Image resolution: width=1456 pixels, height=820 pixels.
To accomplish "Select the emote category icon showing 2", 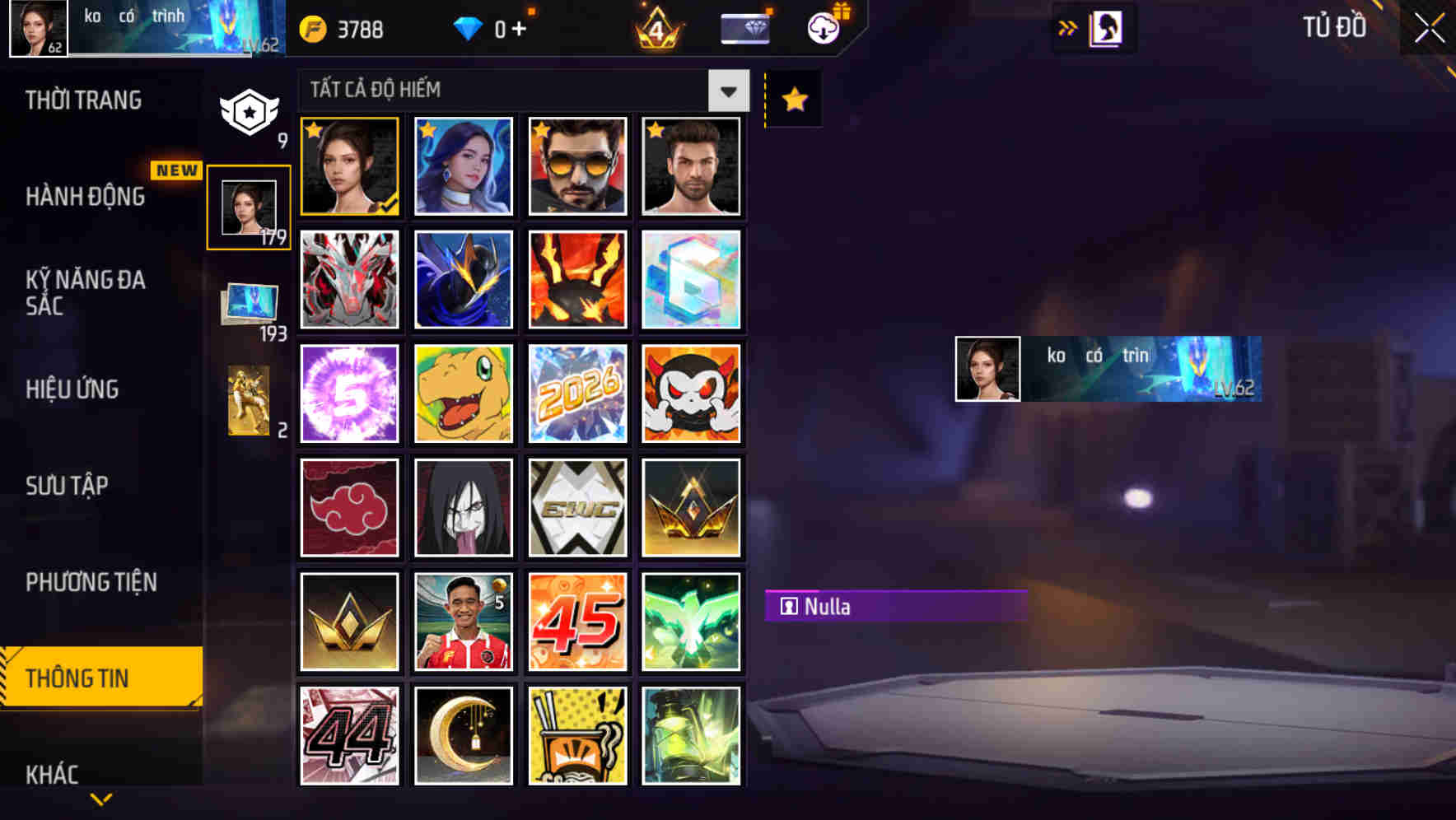I will (x=250, y=401).
